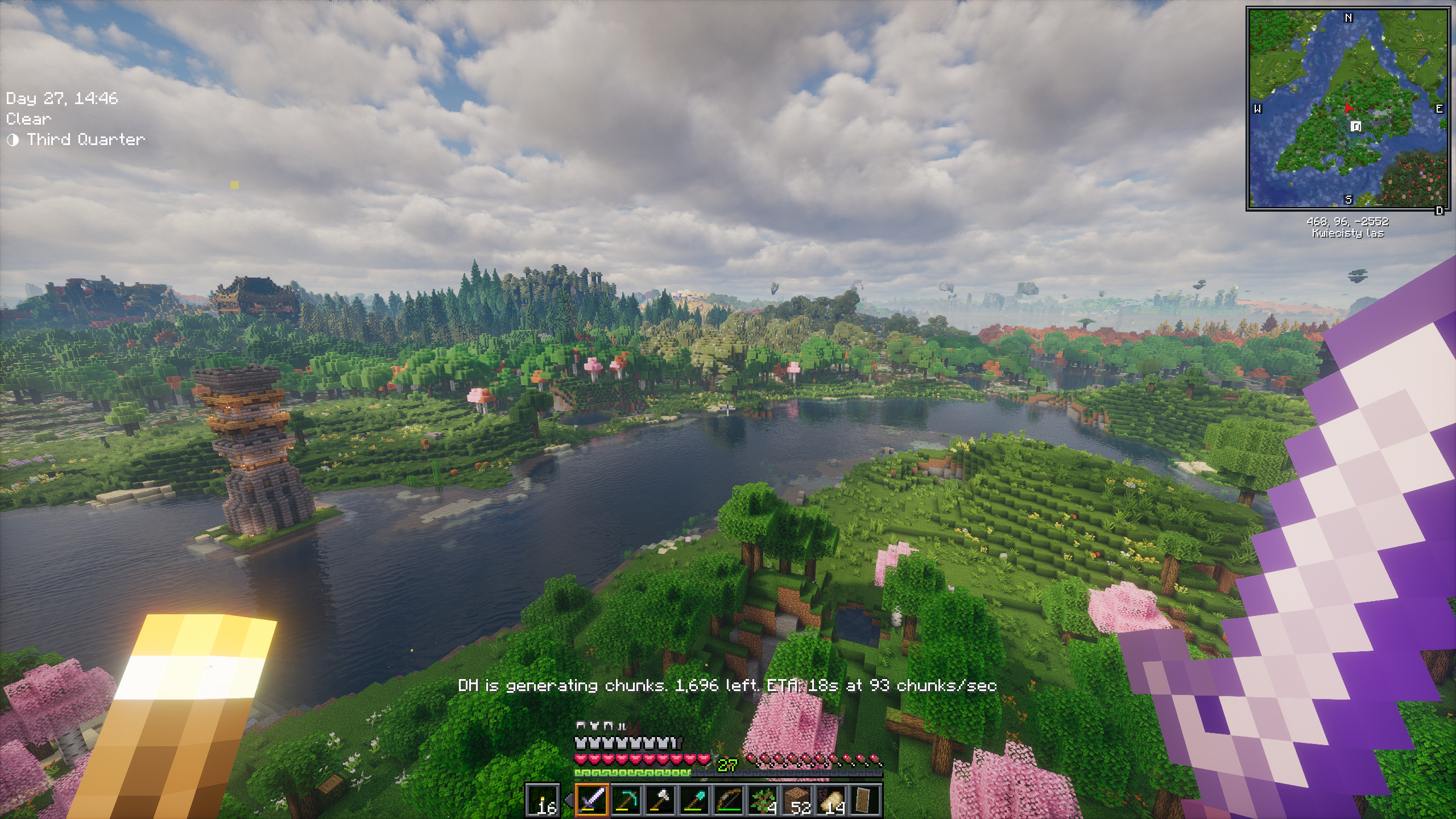This screenshot has height=819, width=1456.
Task: Click the red player arrow on minimap
Action: click(x=1347, y=109)
